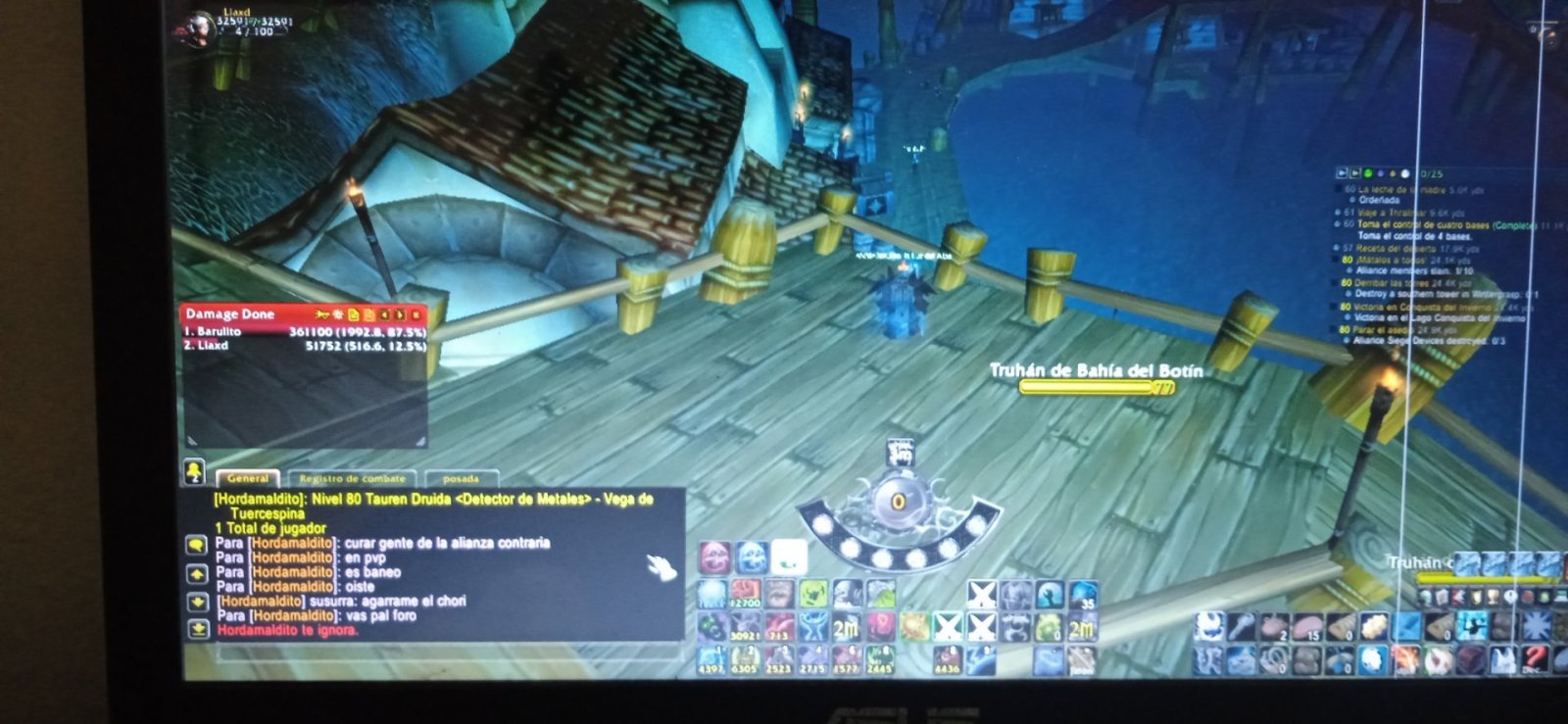
Task: Open the Registro de combate tab
Action: 352,478
